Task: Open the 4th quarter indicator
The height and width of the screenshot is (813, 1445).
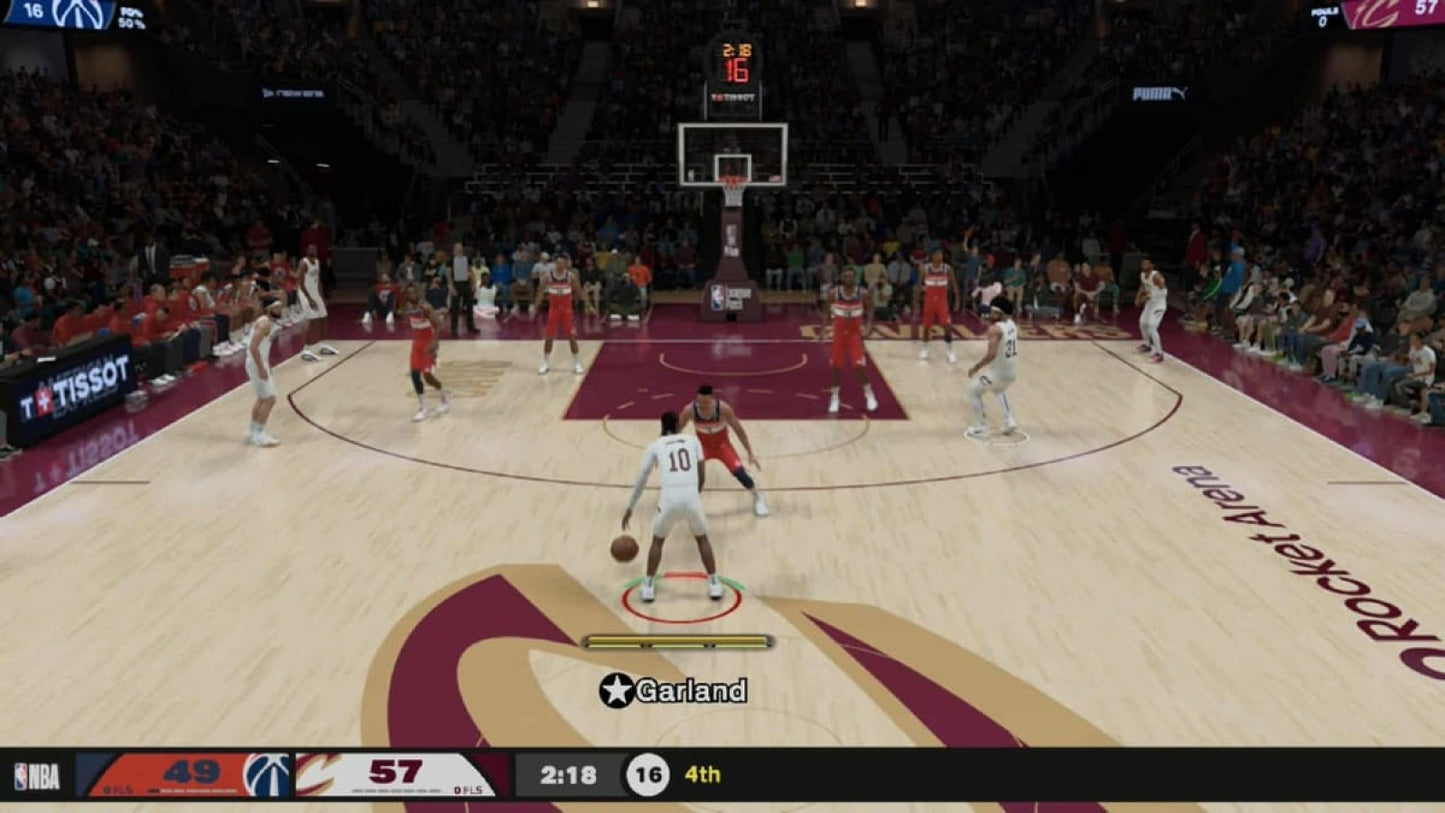Action: 702,774
